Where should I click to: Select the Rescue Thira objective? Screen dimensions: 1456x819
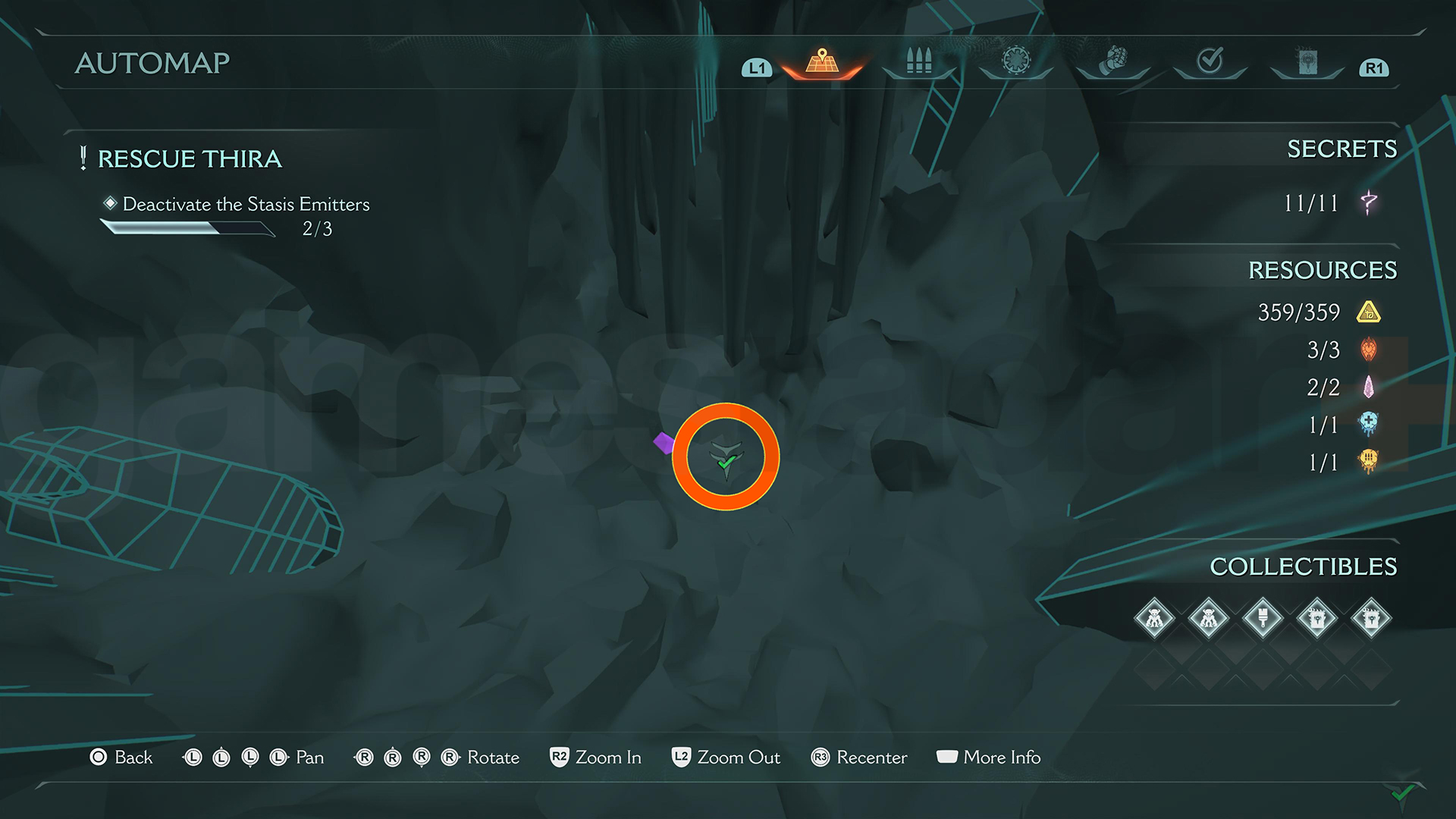pyautogui.click(x=190, y=158)
